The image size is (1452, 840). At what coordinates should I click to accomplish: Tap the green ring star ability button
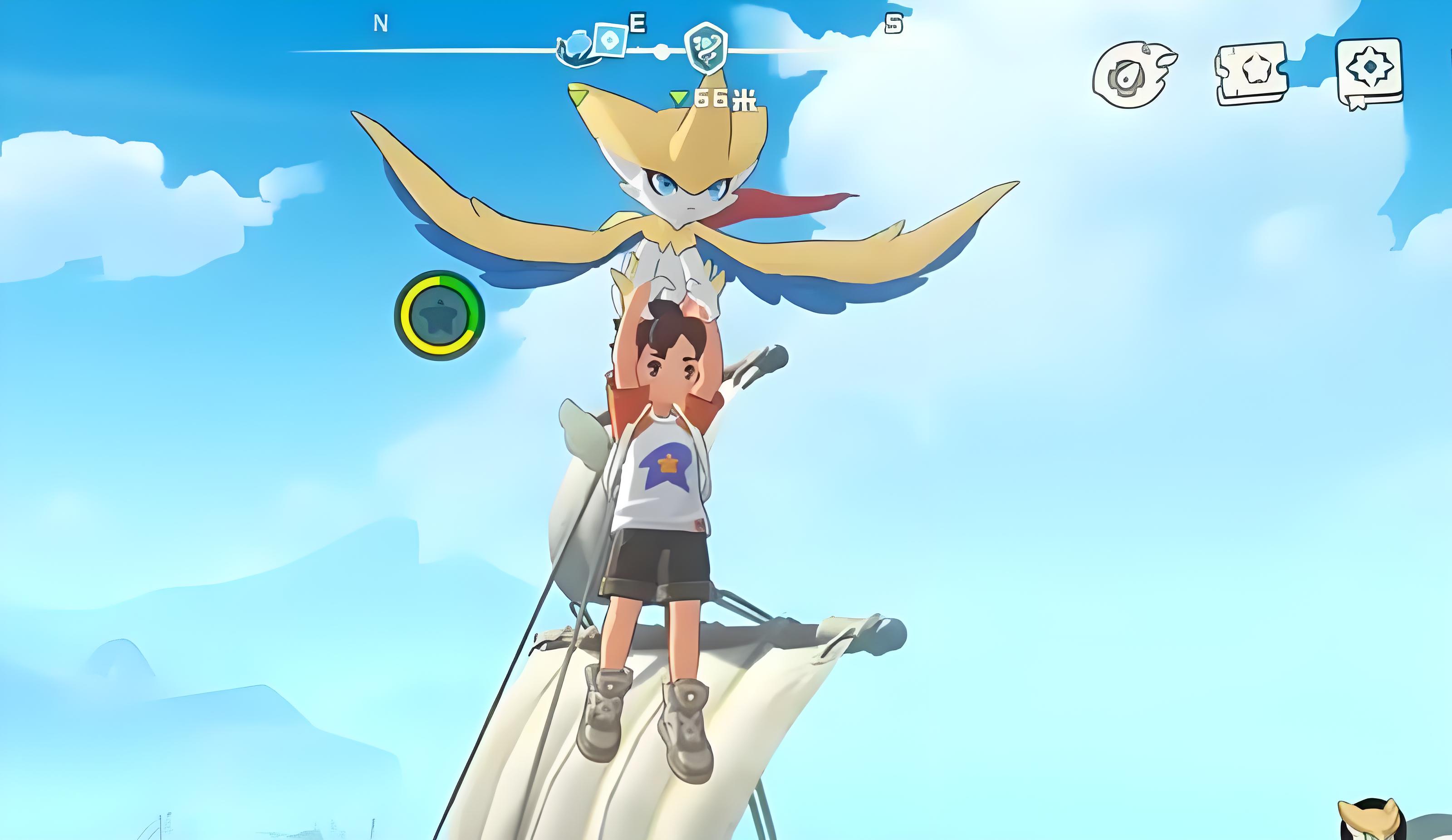tap(440, 316)
